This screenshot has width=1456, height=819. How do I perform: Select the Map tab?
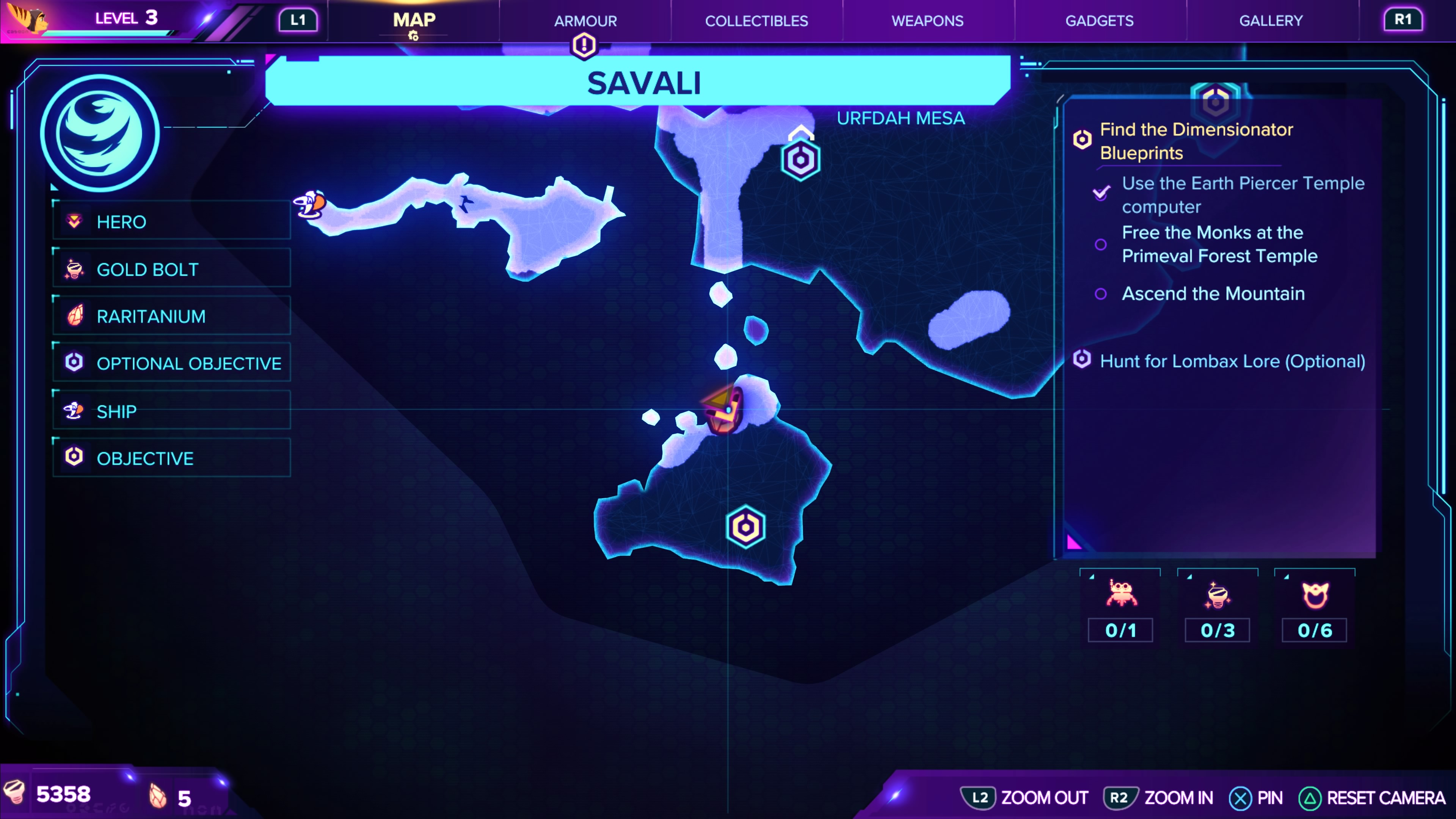coord(414,21)
